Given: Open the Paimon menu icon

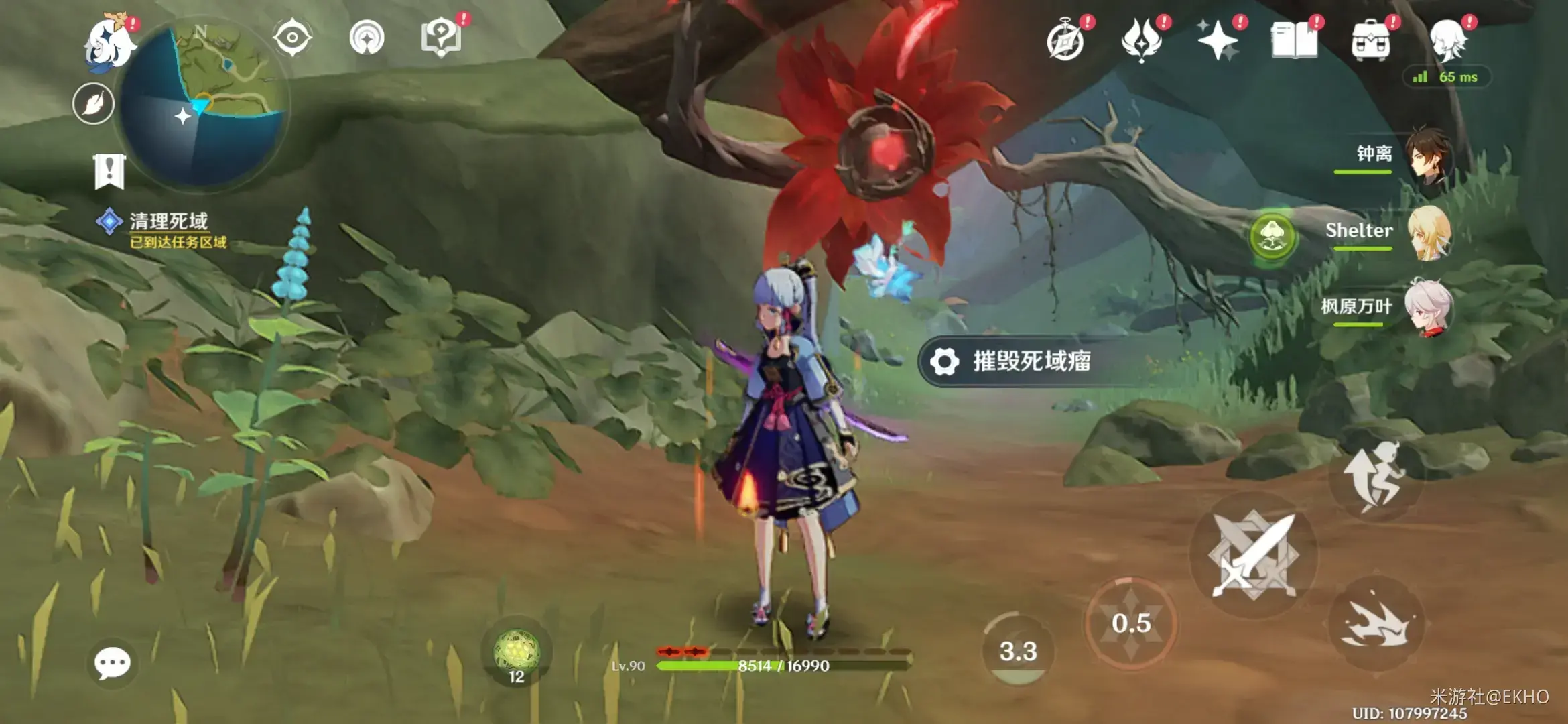Looking at the screenshot, I should coord(109,44).
